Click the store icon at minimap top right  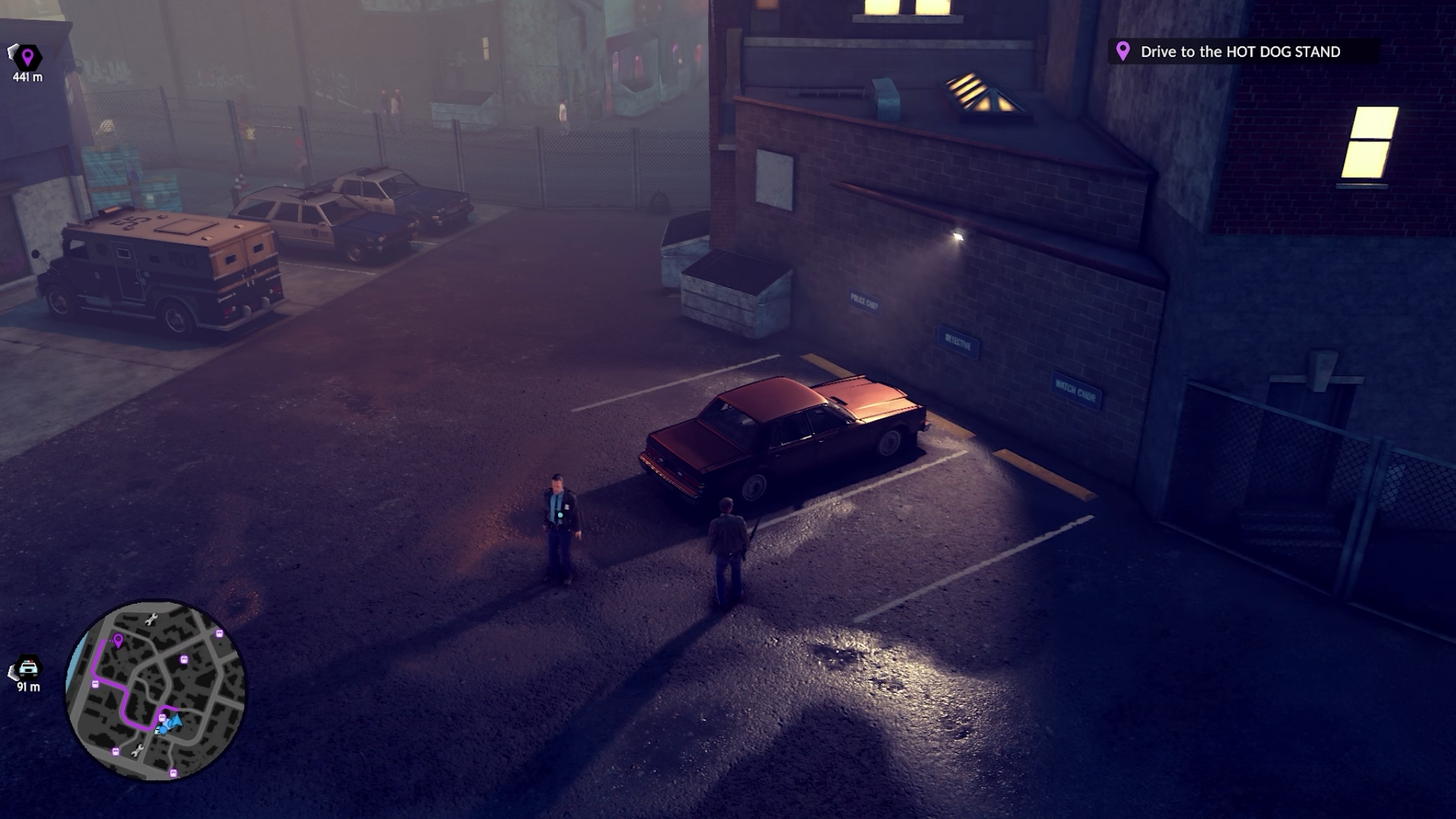pyautogui.click(x=219, y=633)
